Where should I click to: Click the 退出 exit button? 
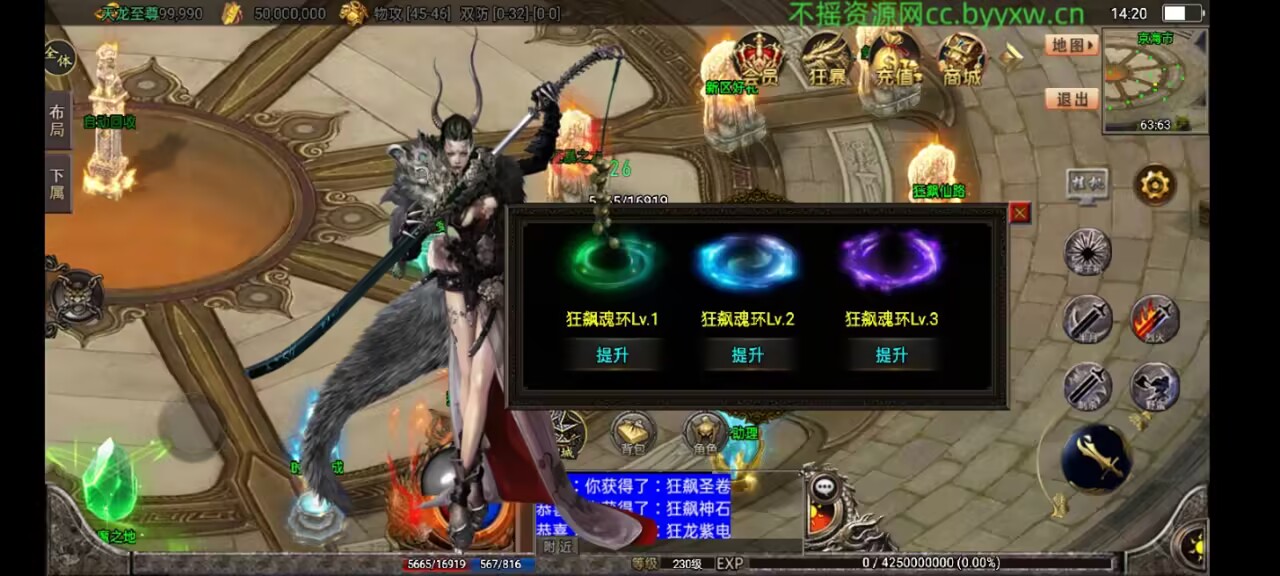[x=1071, y=99]
